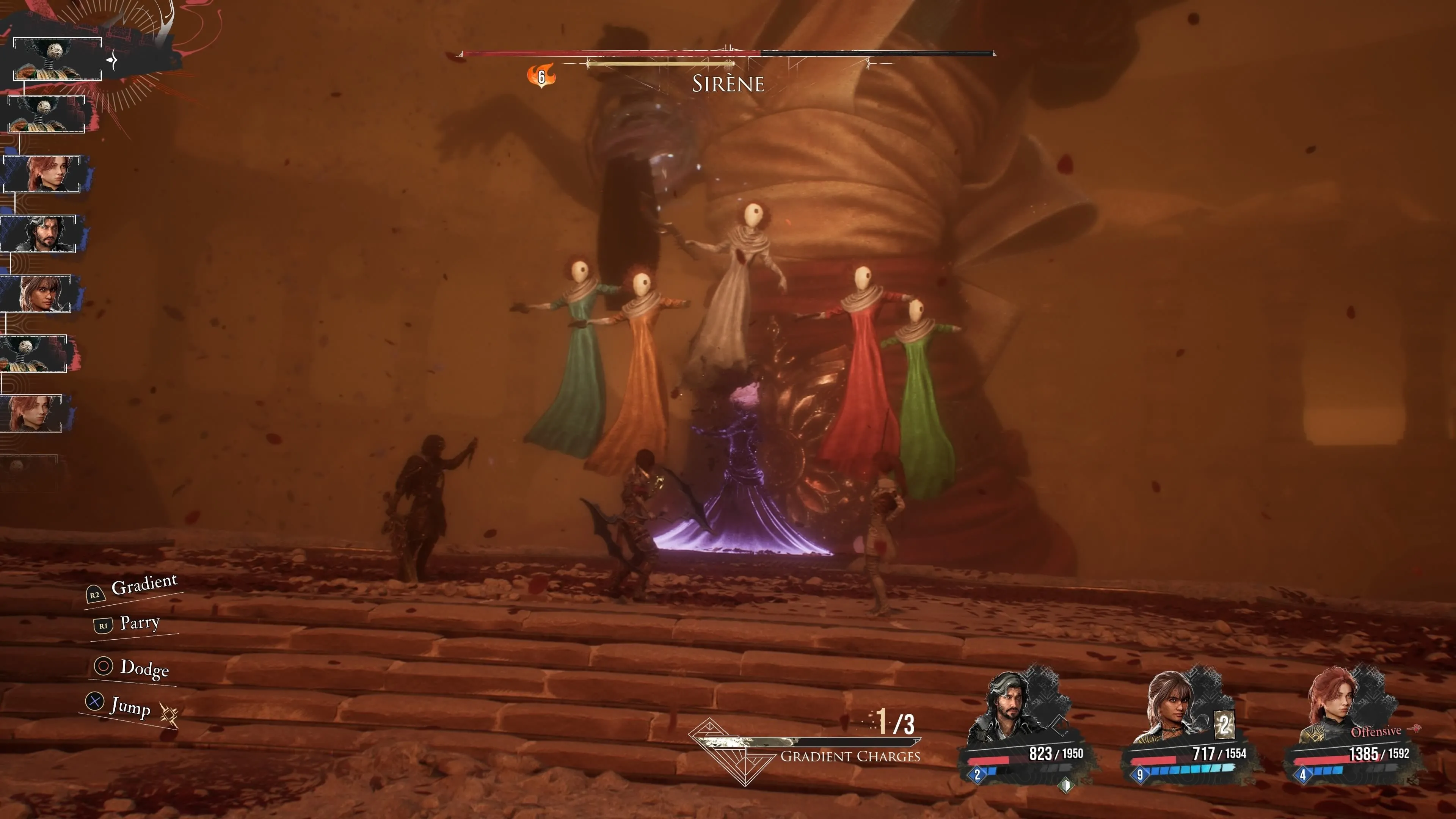Inspect the burn status icon beside Sirène's name

pyautogui.click(x=541, y=76)
